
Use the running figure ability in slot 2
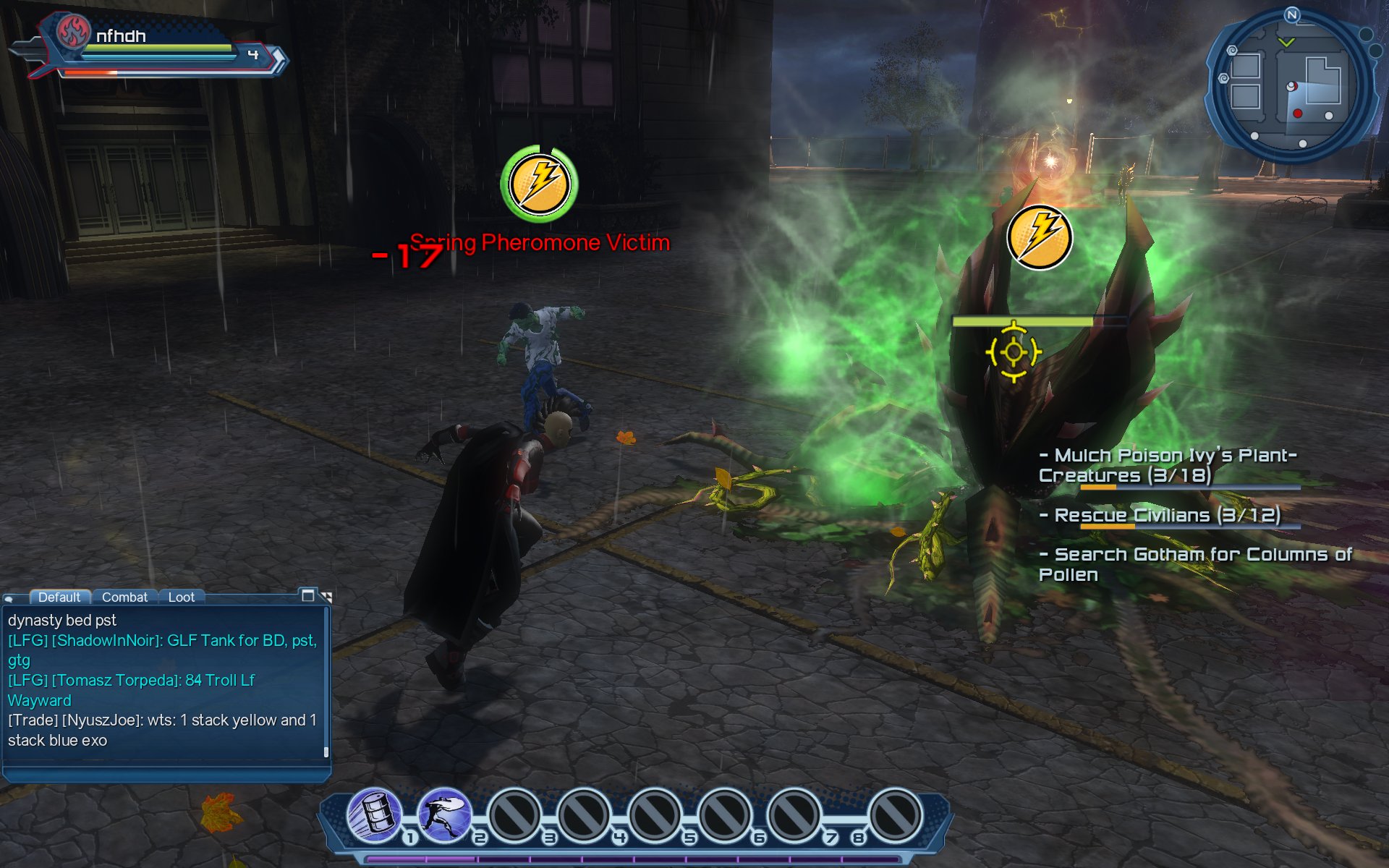pos(444,815)
